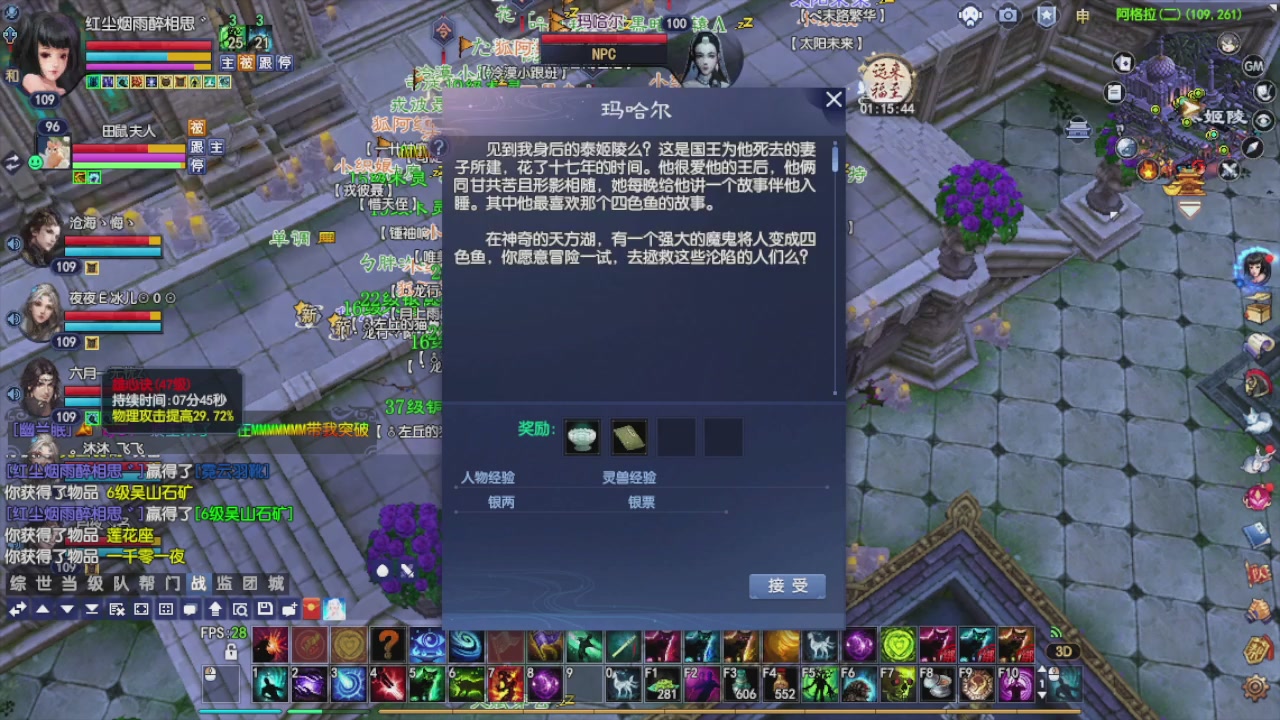Click the chat search magnifier icon
The height and width of the screenshot is (720, 1280).
(x=240, y=609)
